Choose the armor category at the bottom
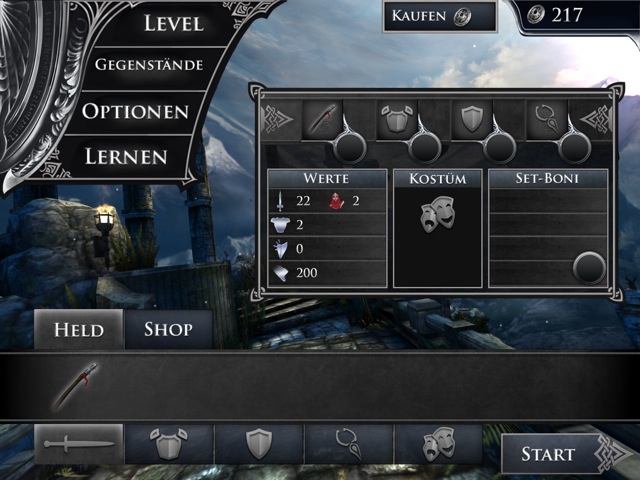The height and width of the screenshot is (480, 640). pyautogui.click(x=169, y=444)
